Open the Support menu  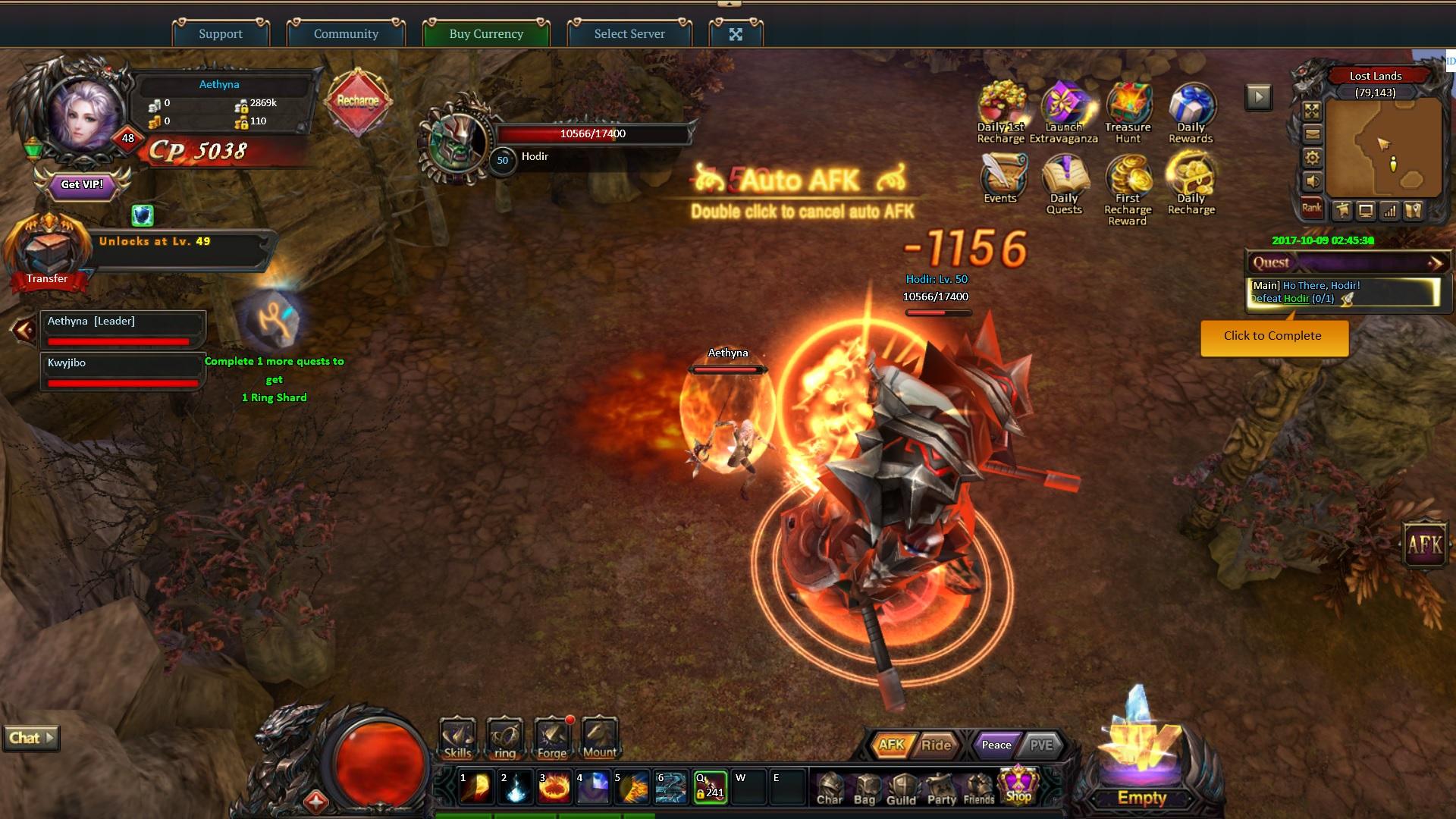click(221, 33)
